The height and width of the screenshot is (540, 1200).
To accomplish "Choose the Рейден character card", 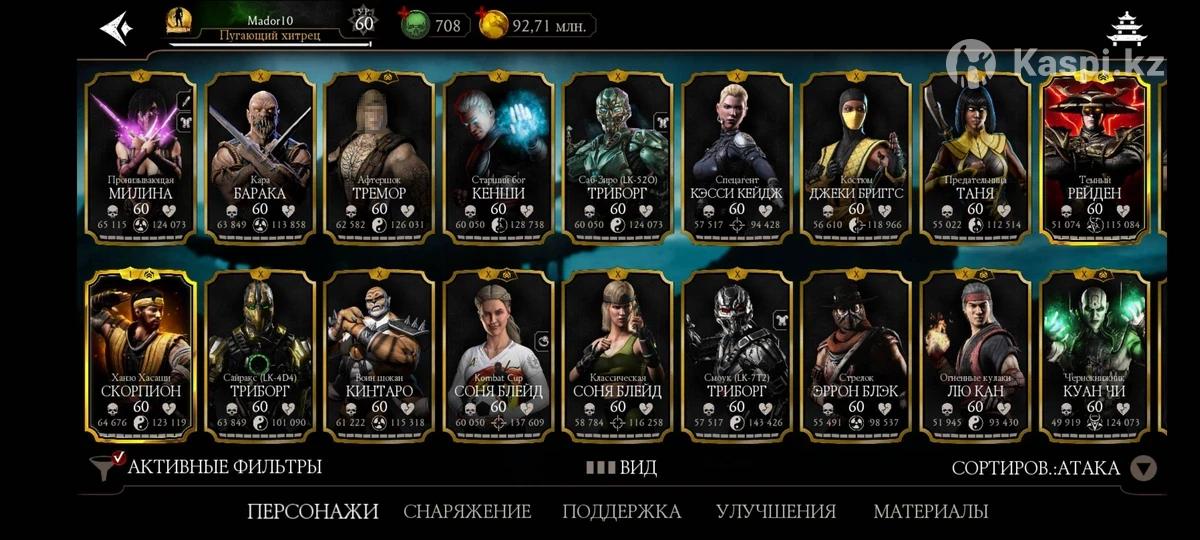I will pos(1095,158).
